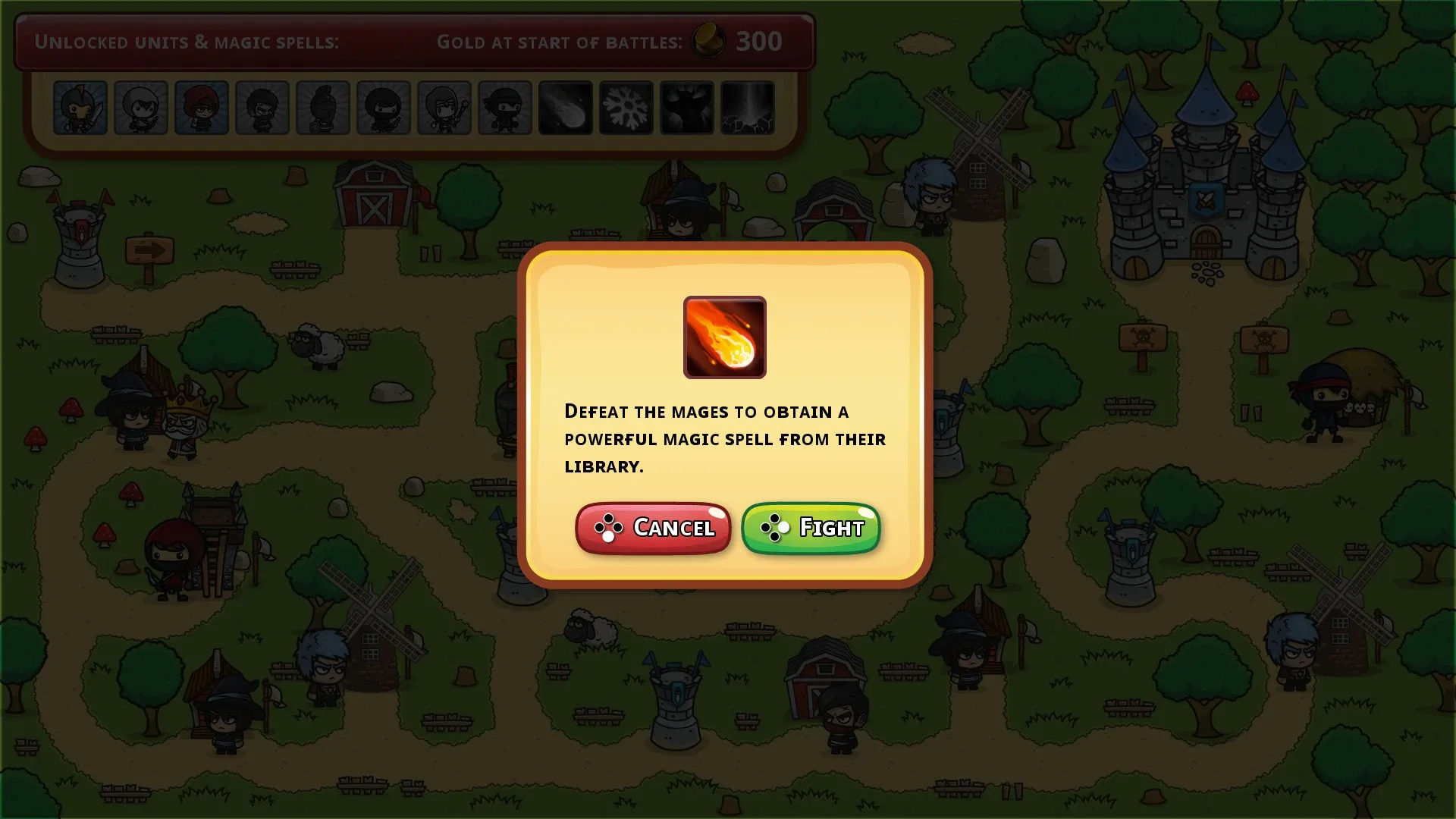
Task: Select the hooded archer unit icon
Action: tap(140, 108)
